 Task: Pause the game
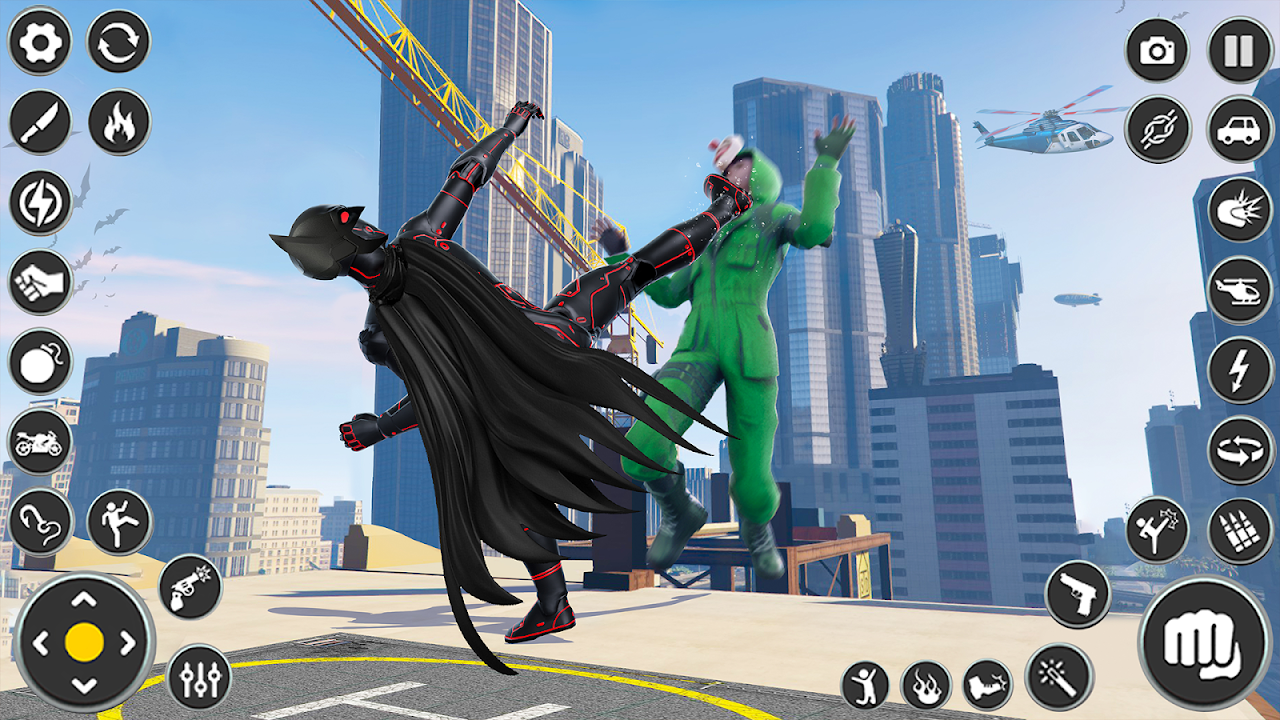coord(1240,50)
